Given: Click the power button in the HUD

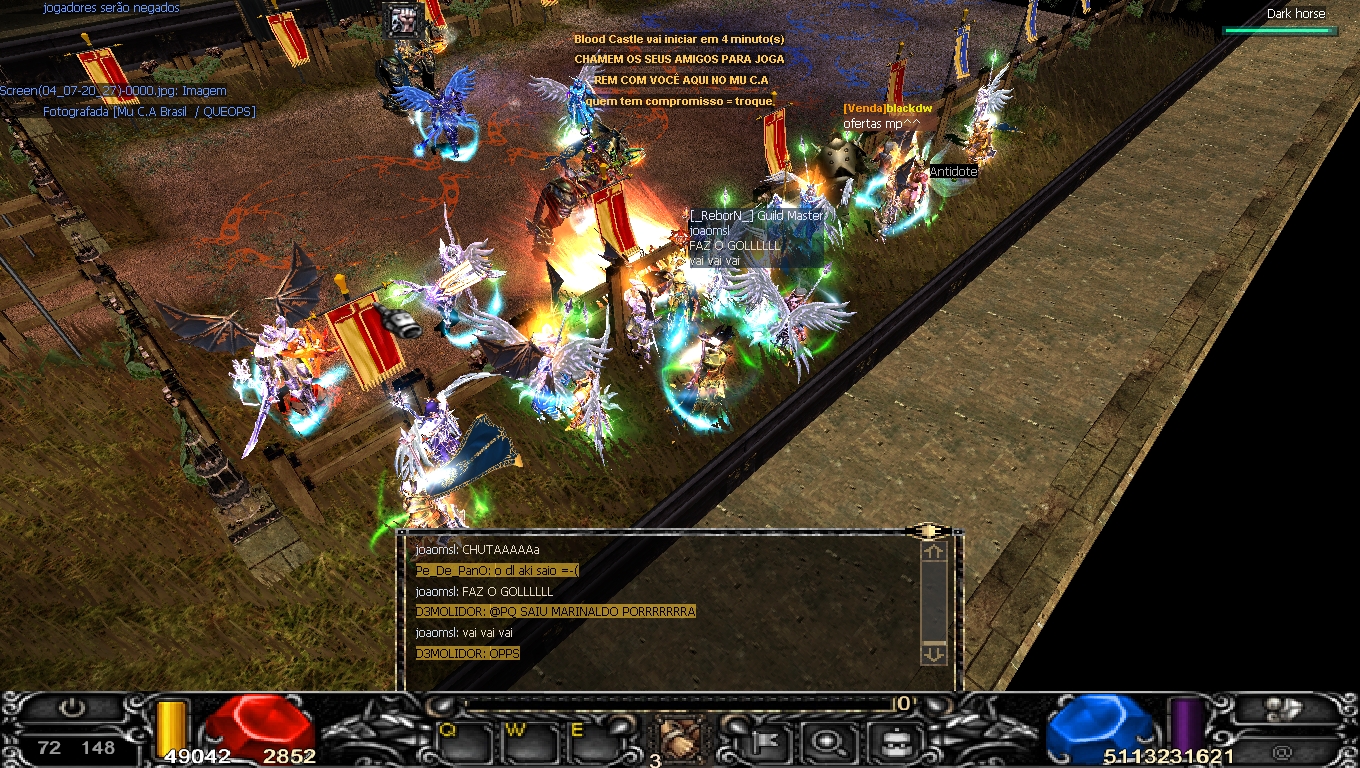Looking at the screenshot, I should click(72, 708).
